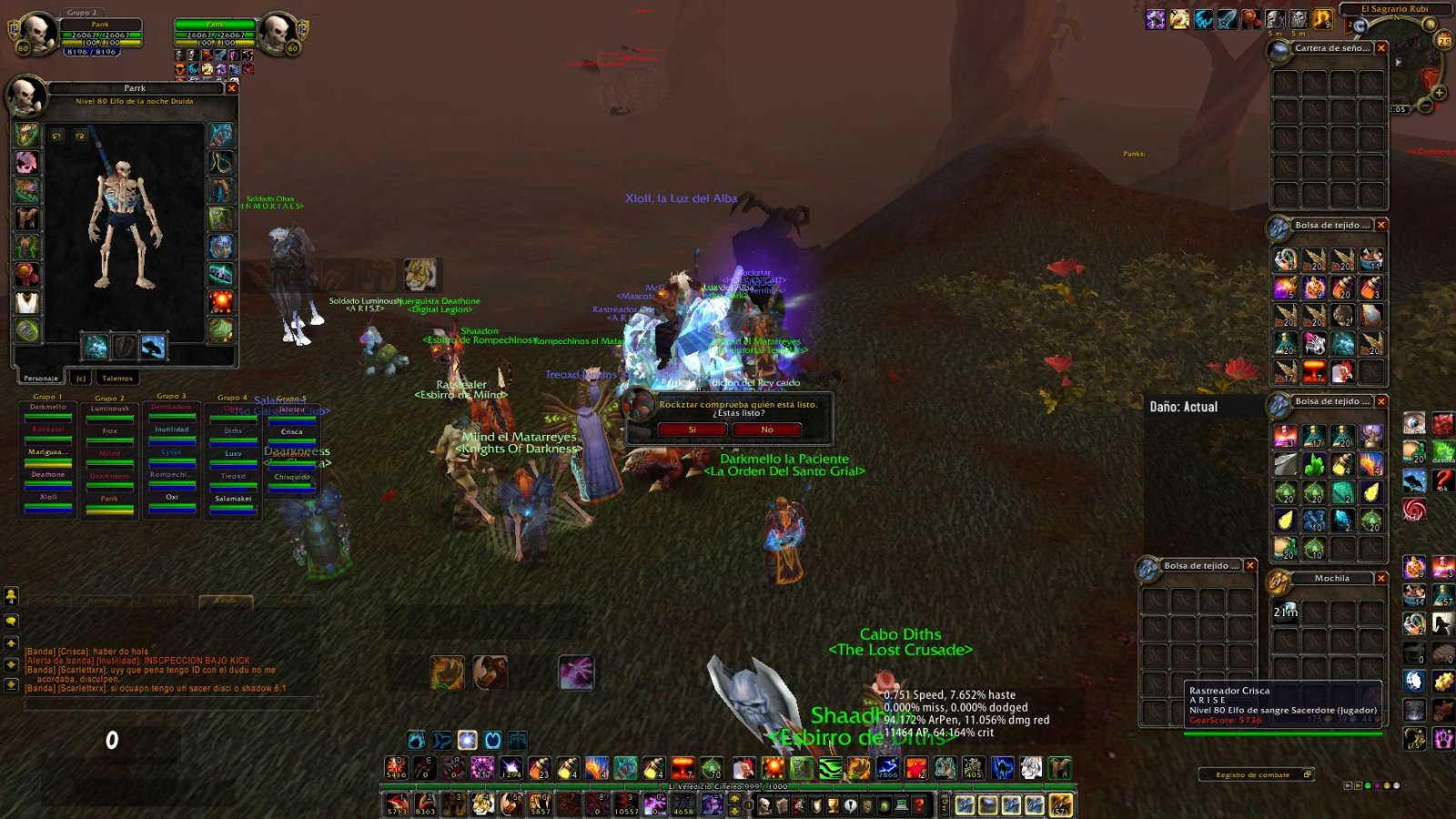The width and height of the screenshot is (1456, 819).
Task: Close the Mochila backpack window
Action: click(x=1381, y=578)
